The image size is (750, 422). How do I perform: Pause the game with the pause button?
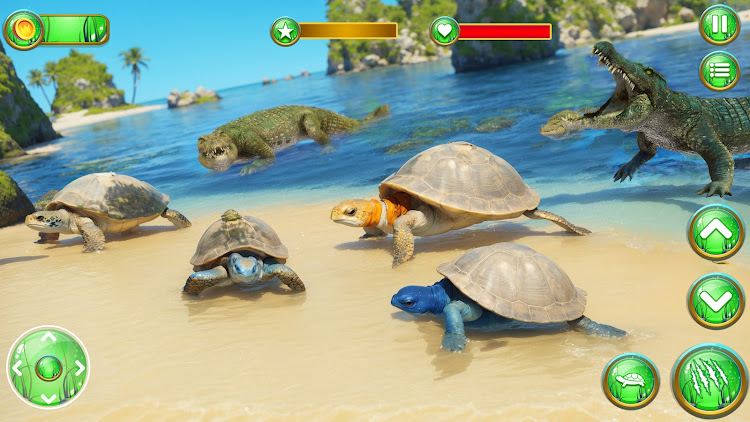[x=719, y=24]
